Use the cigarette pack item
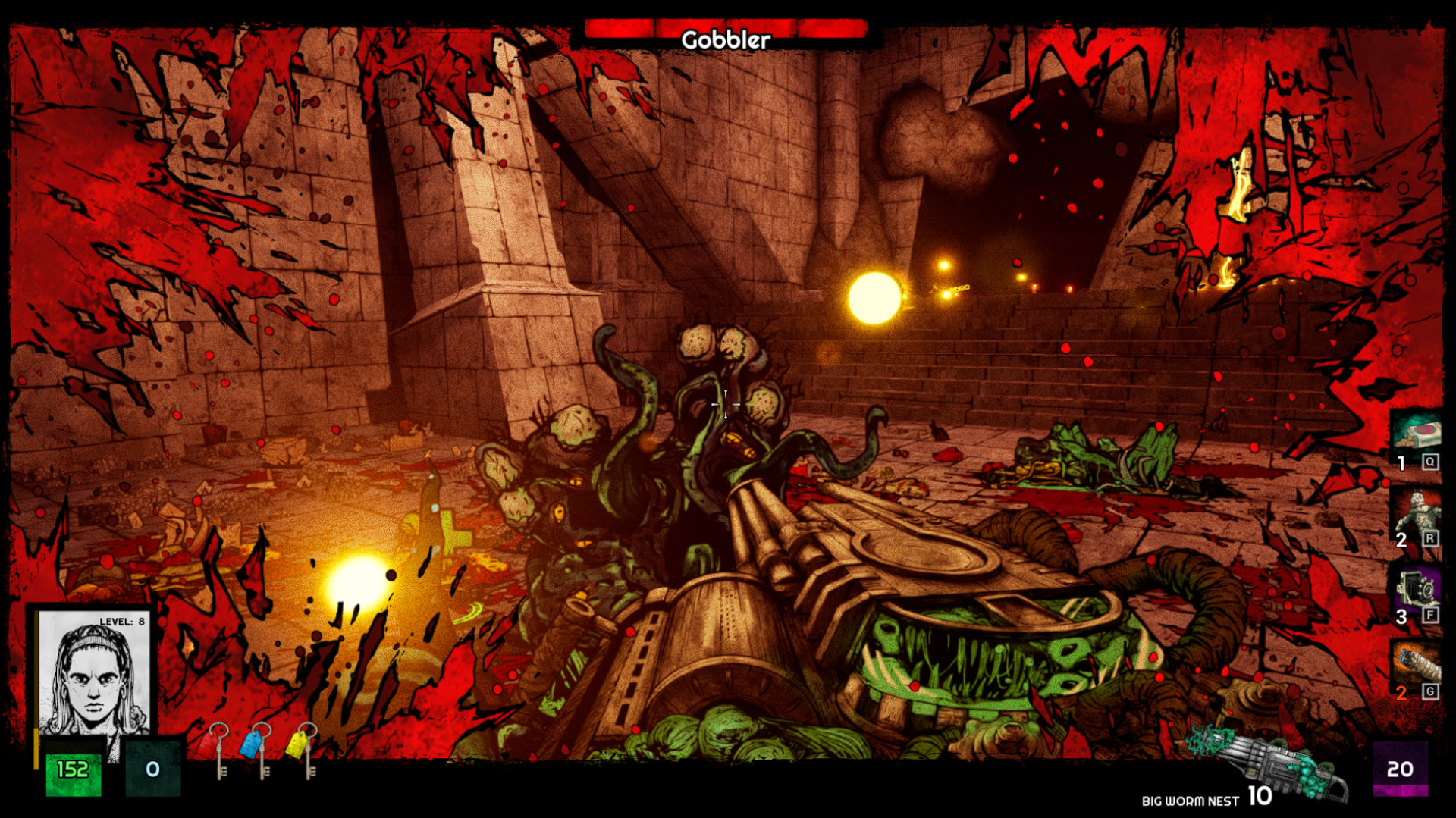Viewport: 1456px width, 818px height. tap(1415, 436)
